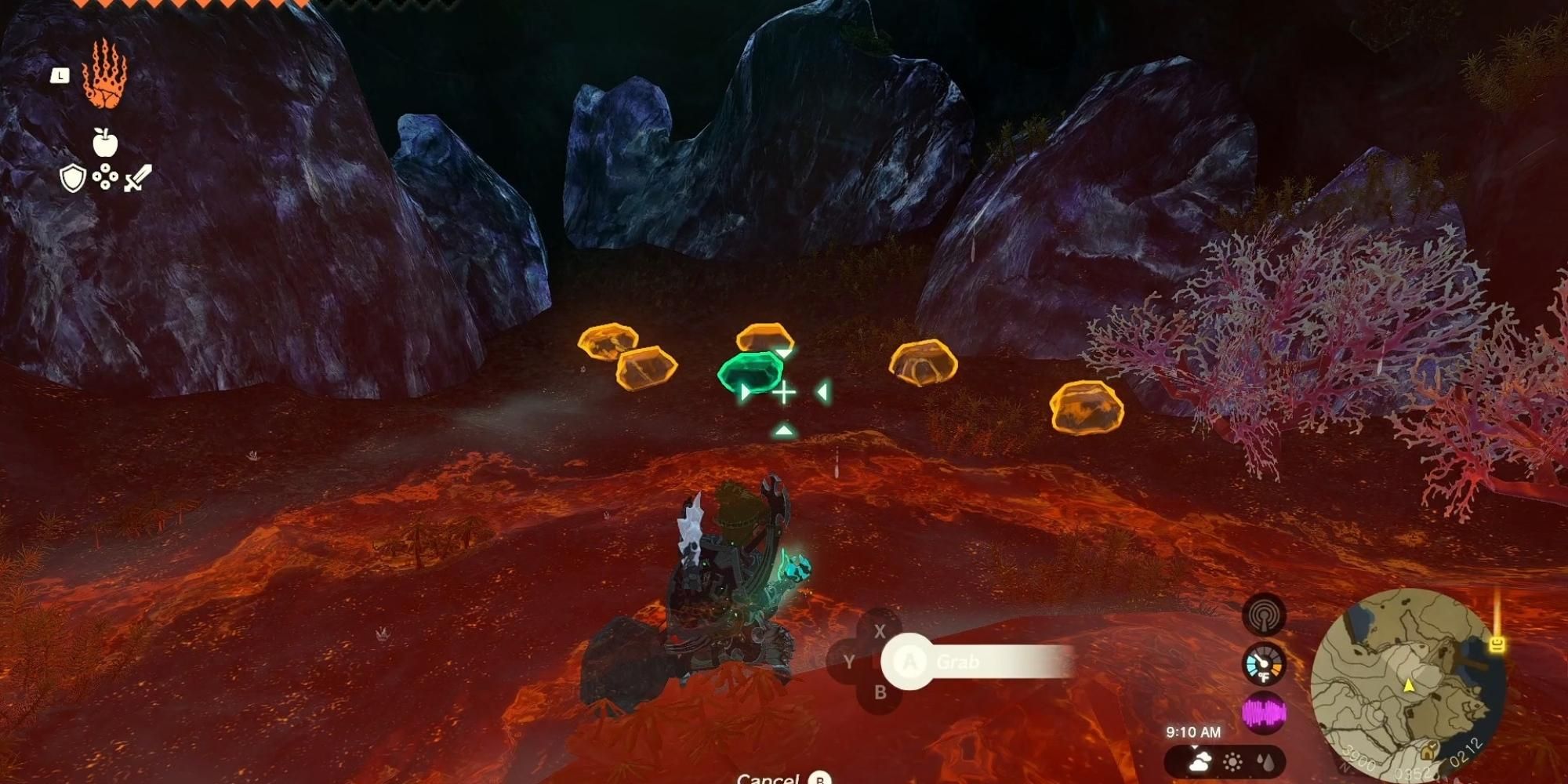The height and width of the screenshot is (784, 1568).
Task: Click the left-pointing green rotation arrow
Action: (822, 390)
